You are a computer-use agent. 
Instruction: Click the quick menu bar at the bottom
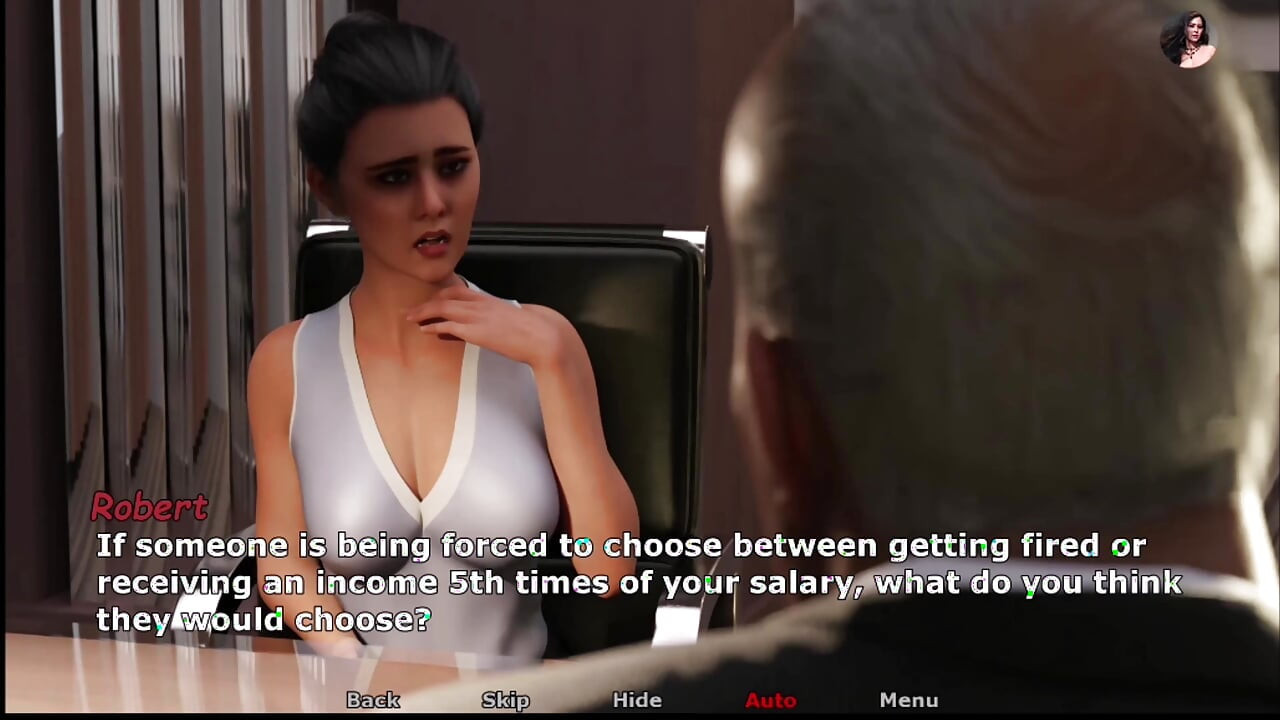pyautogui.click(x=640, y=700)
